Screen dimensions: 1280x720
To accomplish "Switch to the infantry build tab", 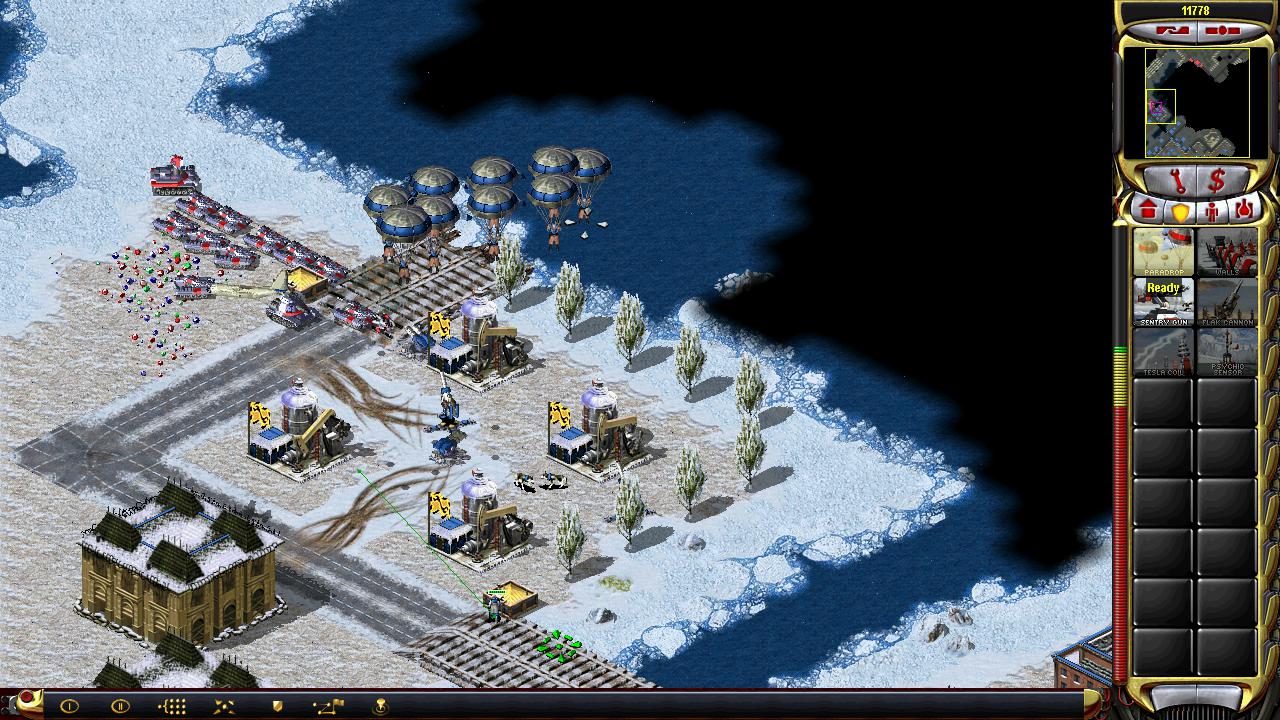I will pyautogui.click(x=1213, y=211).
